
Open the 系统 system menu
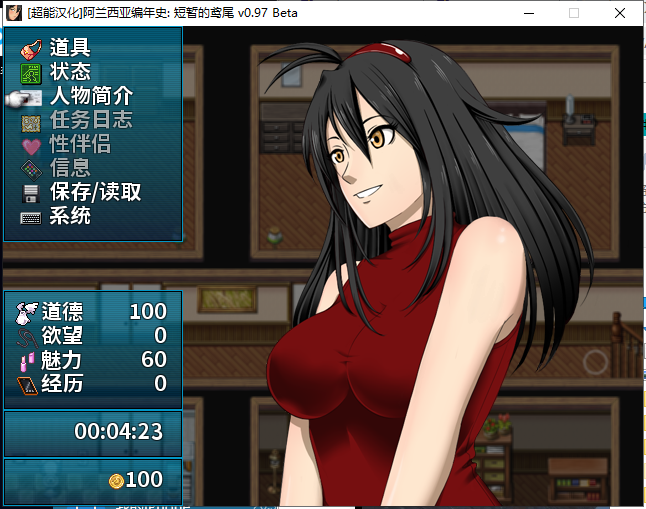(x=70, y=216)
